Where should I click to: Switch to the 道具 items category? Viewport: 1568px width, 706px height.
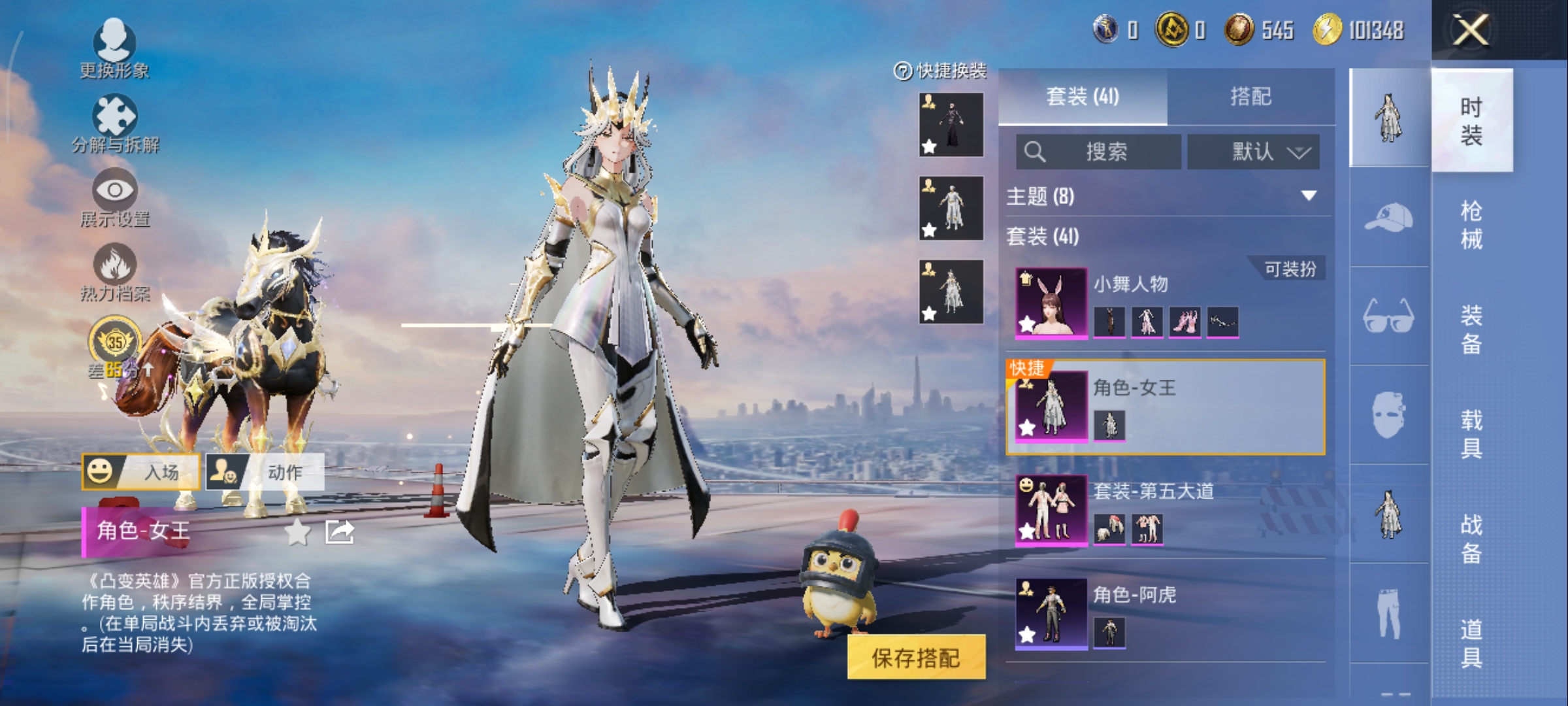[1471, 643]
